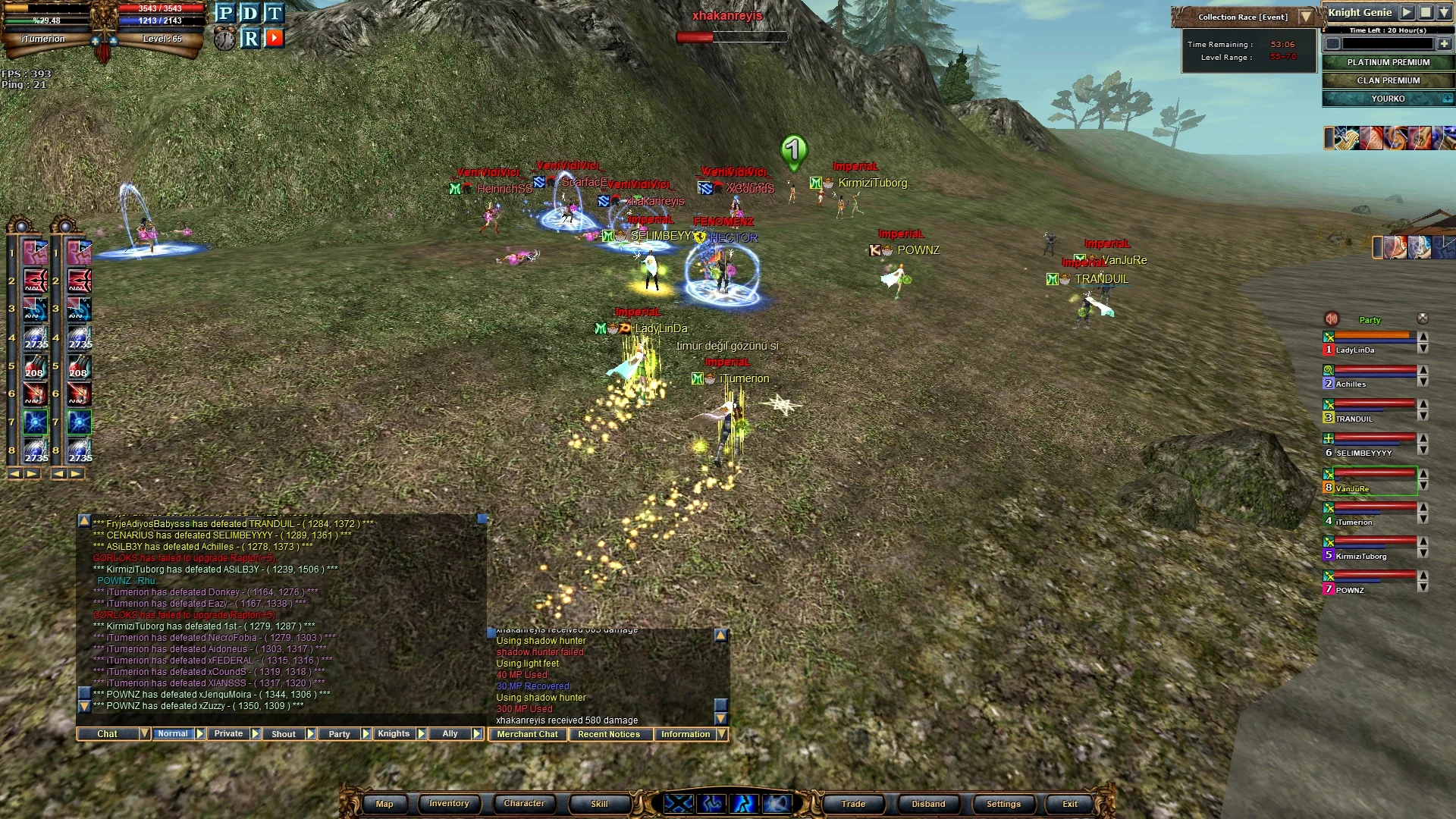The width and height of the screenshot is (1456, 819).
Task: Open the Map from the bottom bar
Action: [x=384, y=804]
